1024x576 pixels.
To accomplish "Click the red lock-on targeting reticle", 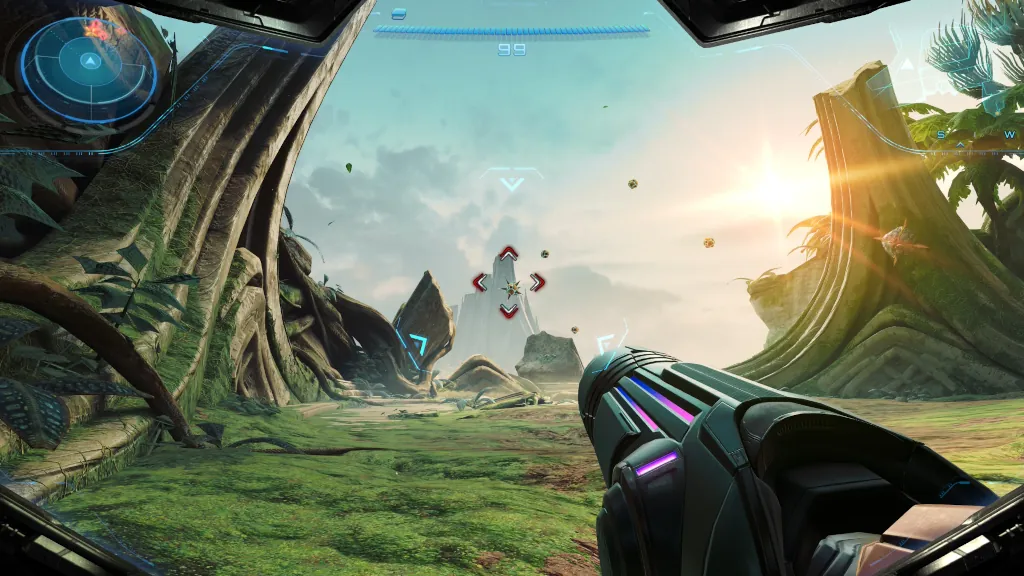I will point(509,283).
